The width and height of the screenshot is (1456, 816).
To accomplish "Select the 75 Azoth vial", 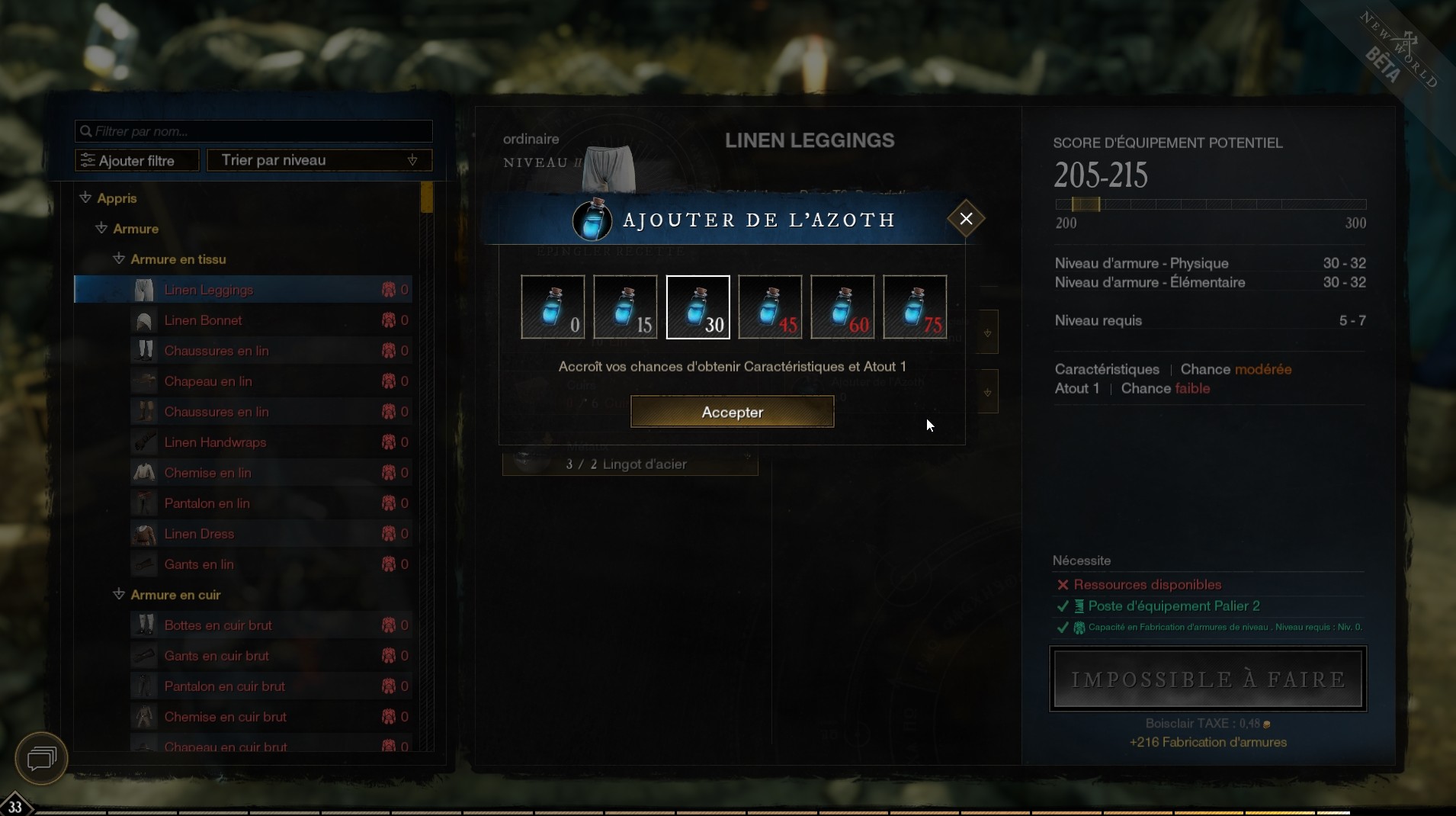I will (914, 307).
